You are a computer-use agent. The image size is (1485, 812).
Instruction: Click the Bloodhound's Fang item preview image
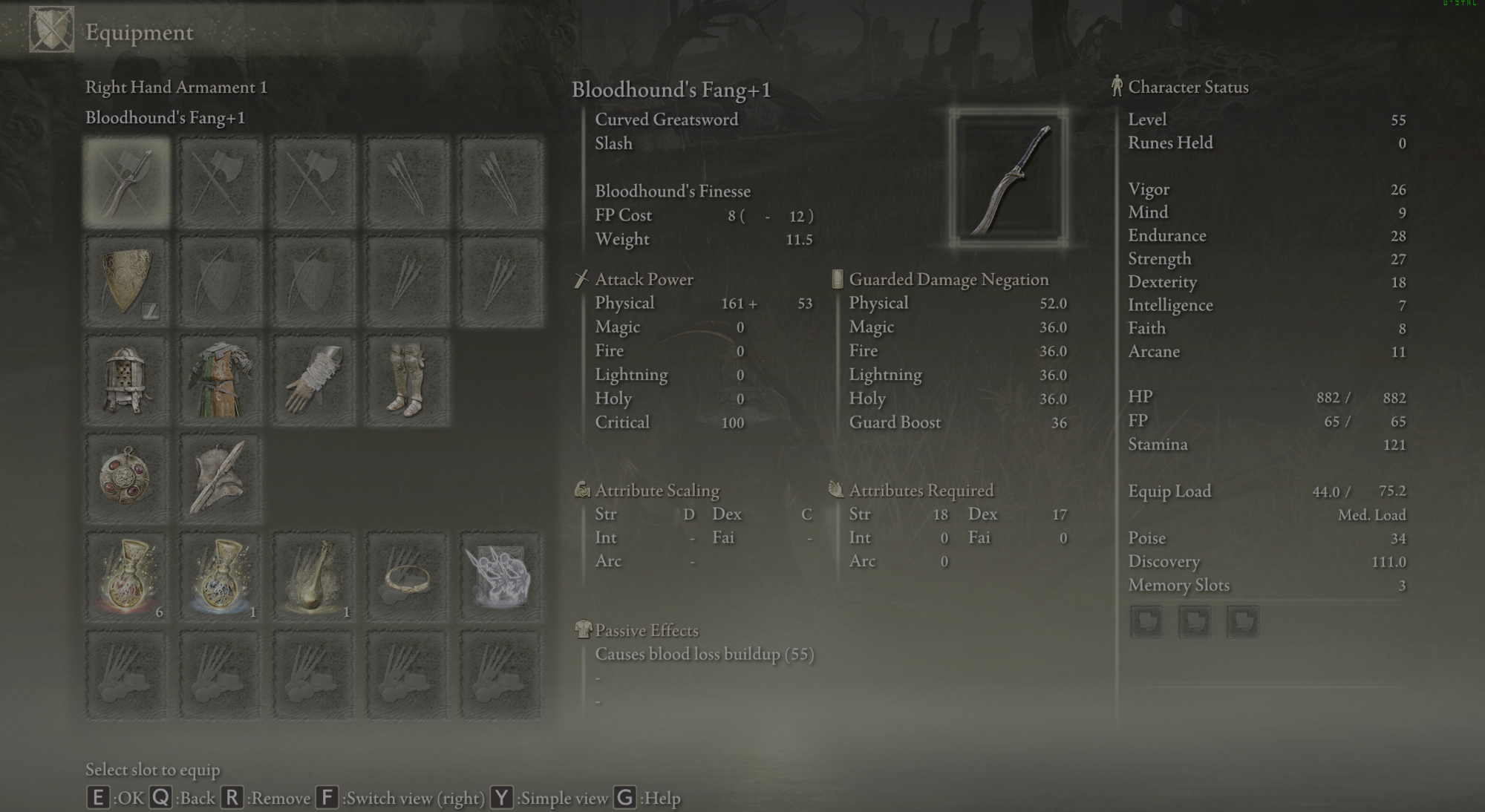coord(1008,178)
